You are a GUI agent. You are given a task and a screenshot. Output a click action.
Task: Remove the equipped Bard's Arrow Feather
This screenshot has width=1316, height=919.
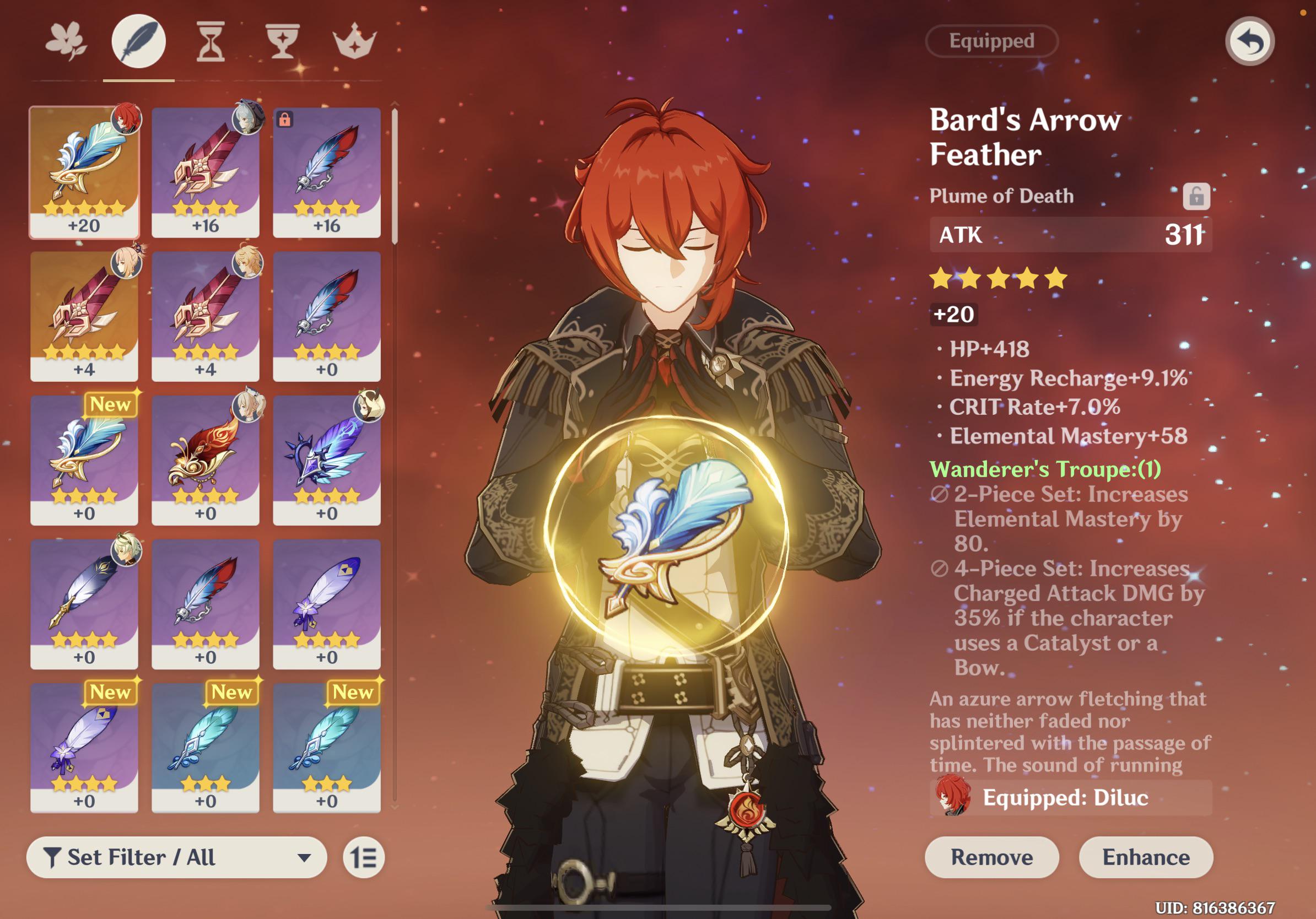(991, 857)
